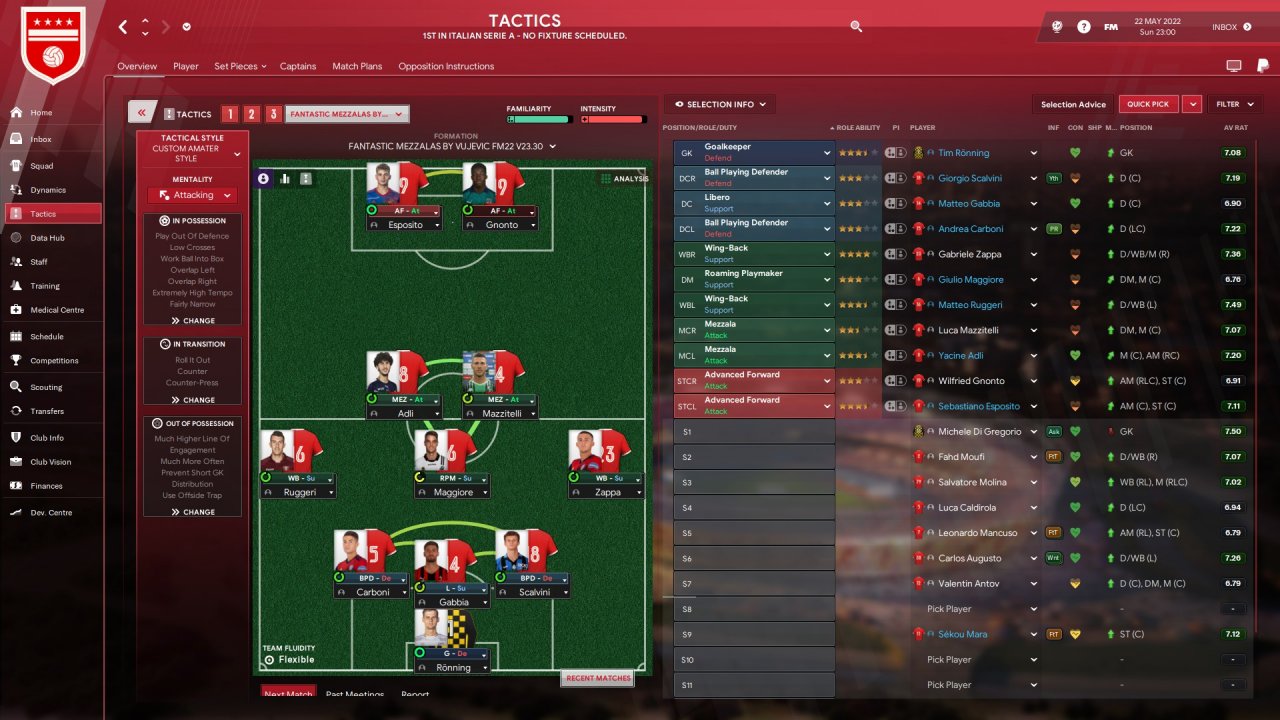Change In Possession instructions
The width and height of the screenshot is (1280, 720).
[193, 321]
